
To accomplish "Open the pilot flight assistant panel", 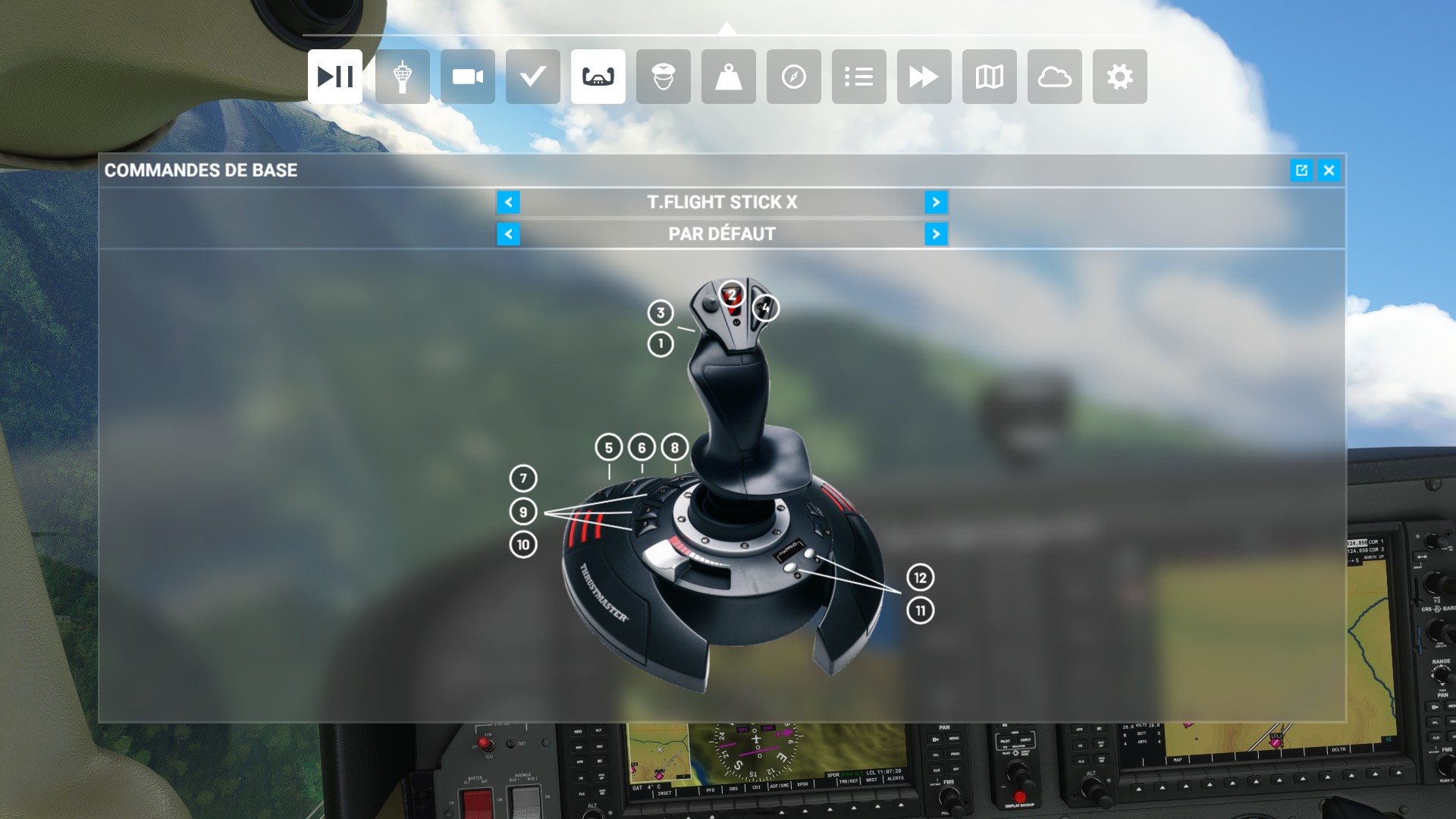I will [x=663, y=77].
